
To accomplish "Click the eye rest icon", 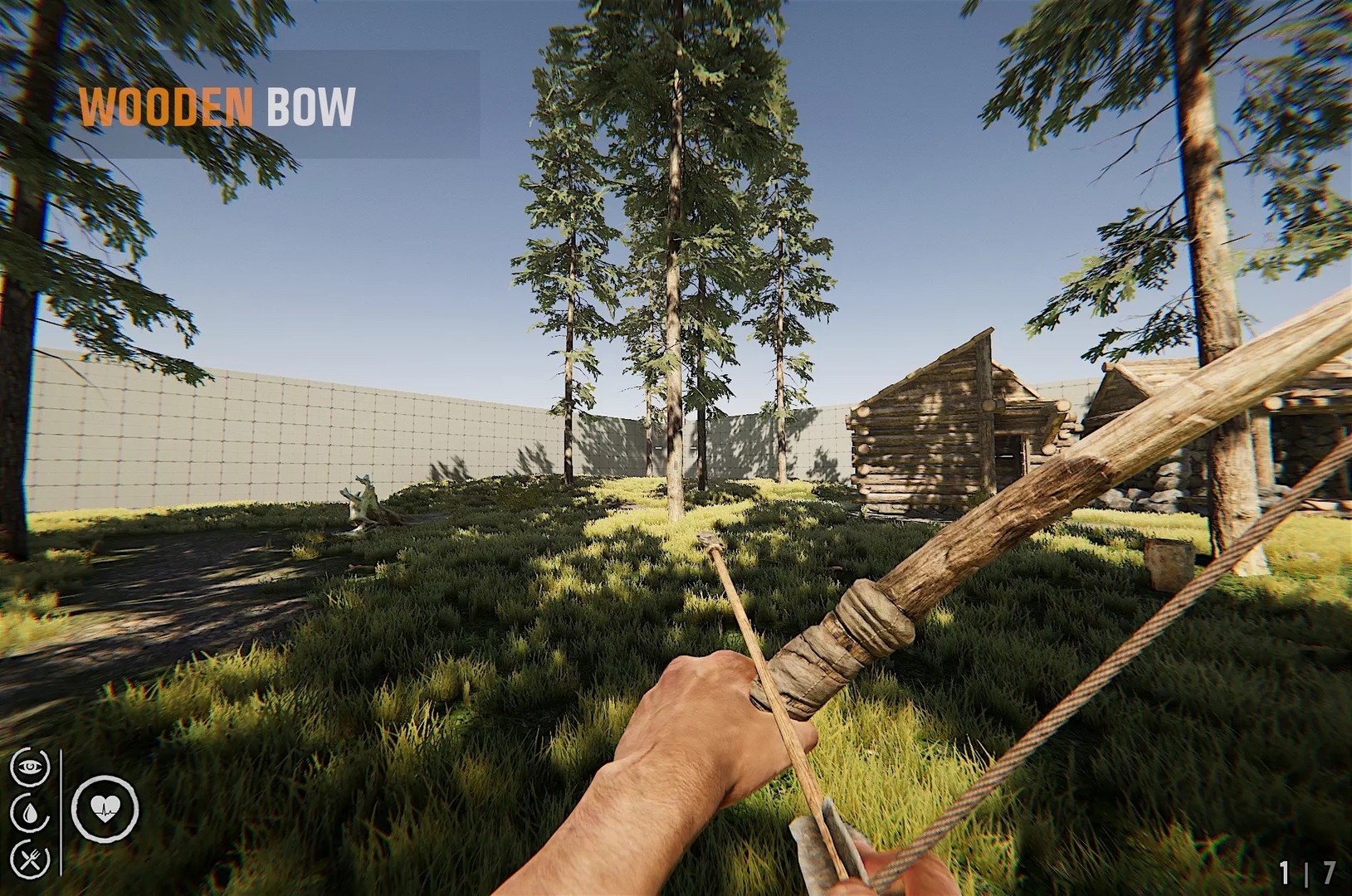I will 31,767.
